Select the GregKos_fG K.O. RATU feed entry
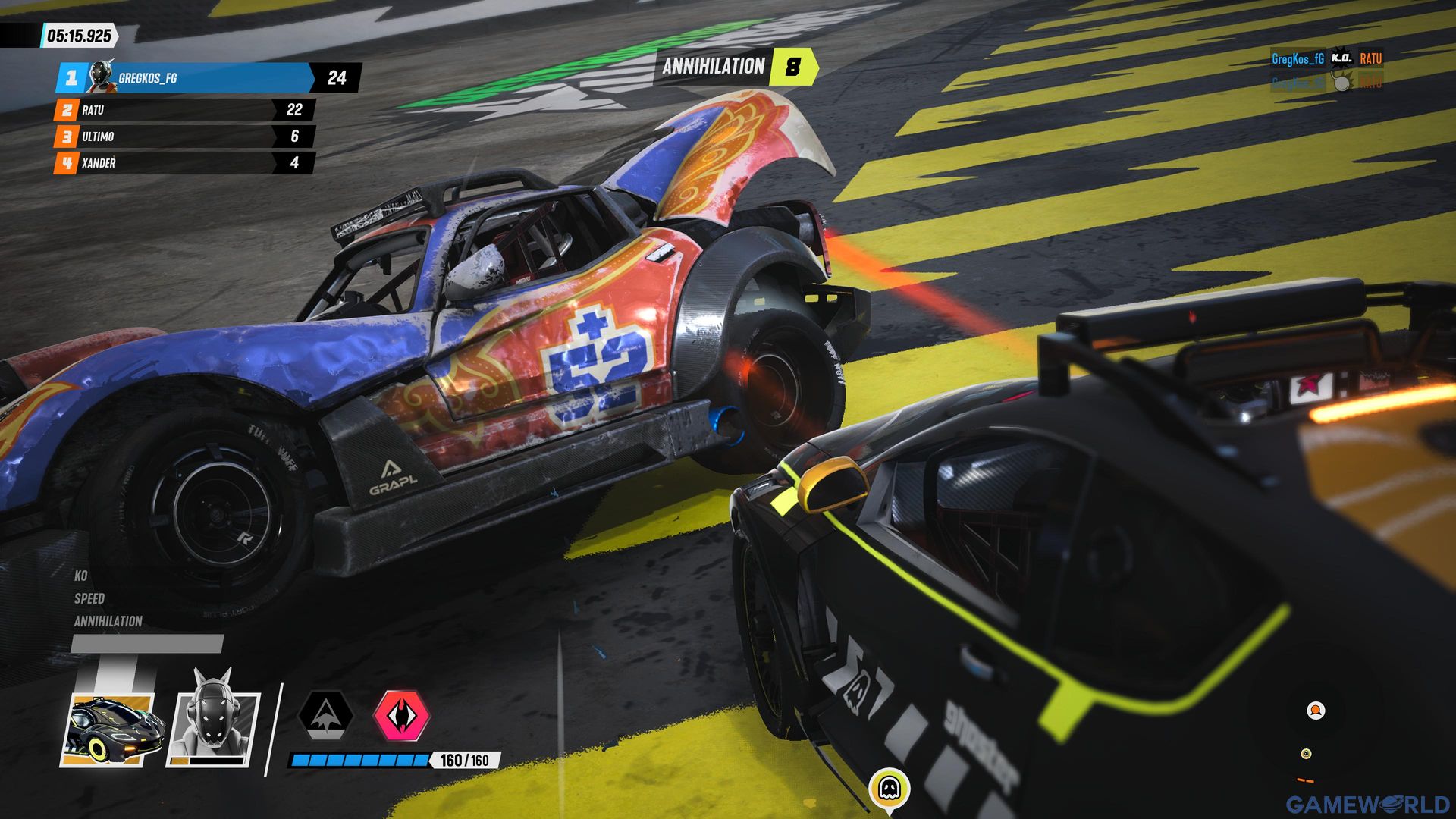 click(x=1326, y=58)
